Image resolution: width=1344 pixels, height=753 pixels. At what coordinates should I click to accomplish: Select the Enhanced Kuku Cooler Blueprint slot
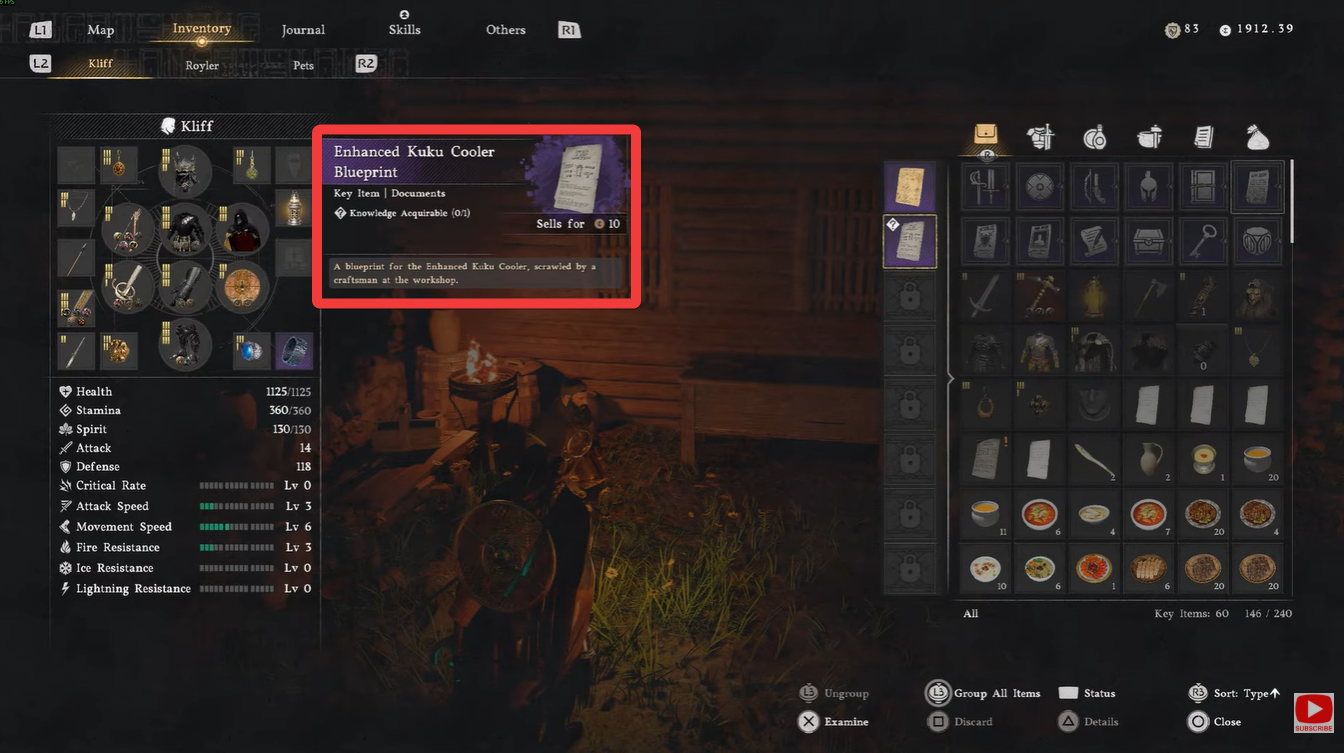(910, 241)
